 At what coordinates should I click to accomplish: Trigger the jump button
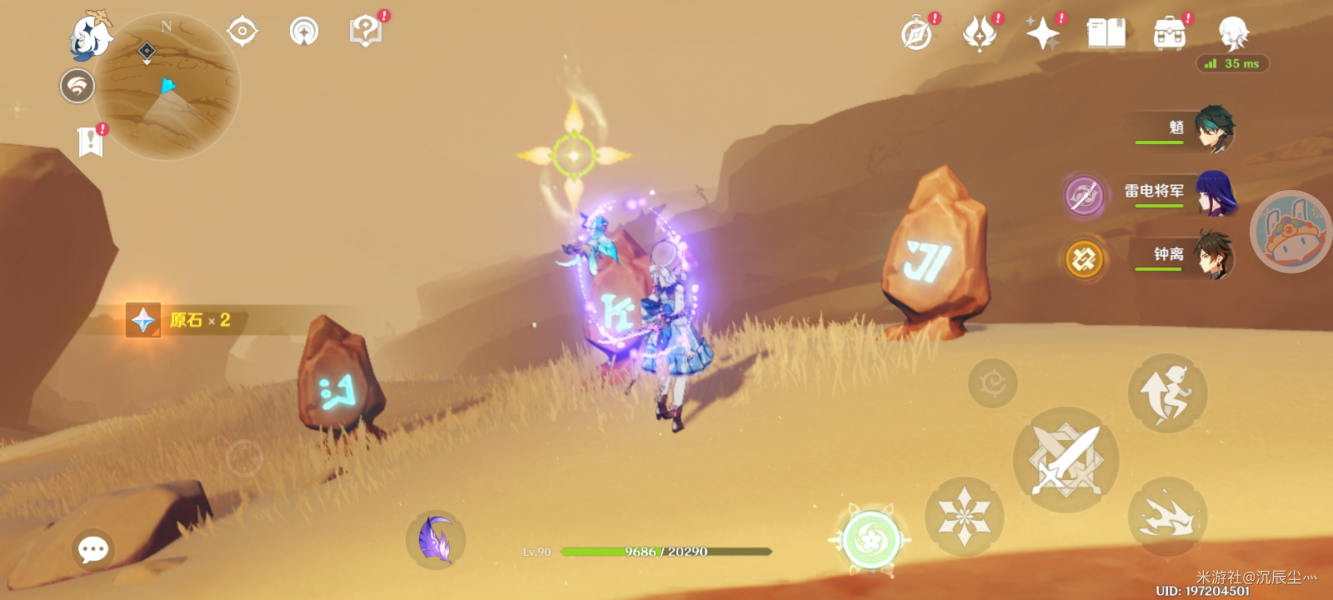tap(1167, 393)
